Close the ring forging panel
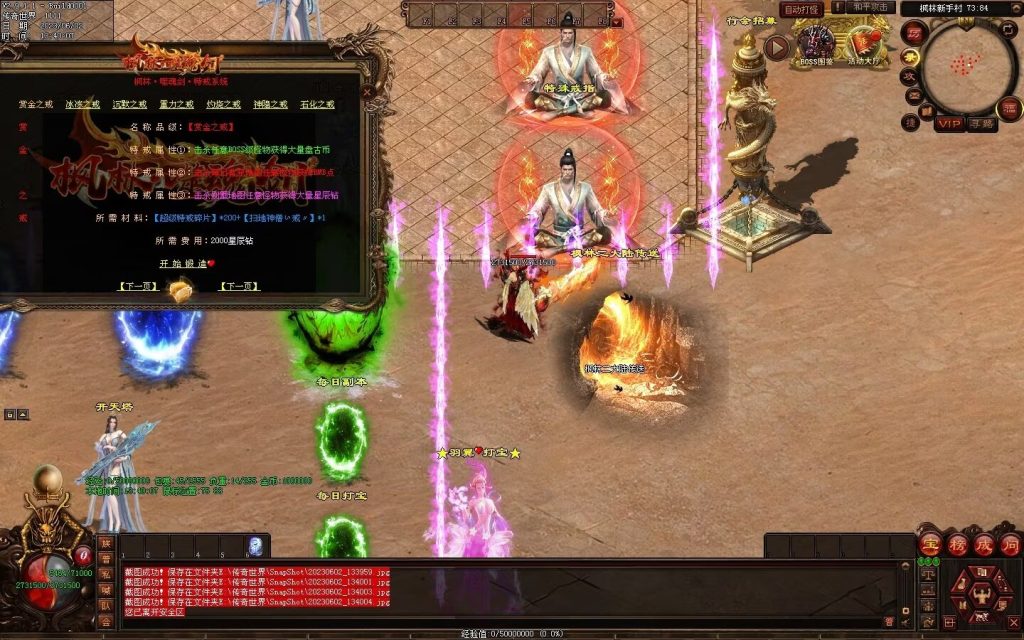 point(368,92)
